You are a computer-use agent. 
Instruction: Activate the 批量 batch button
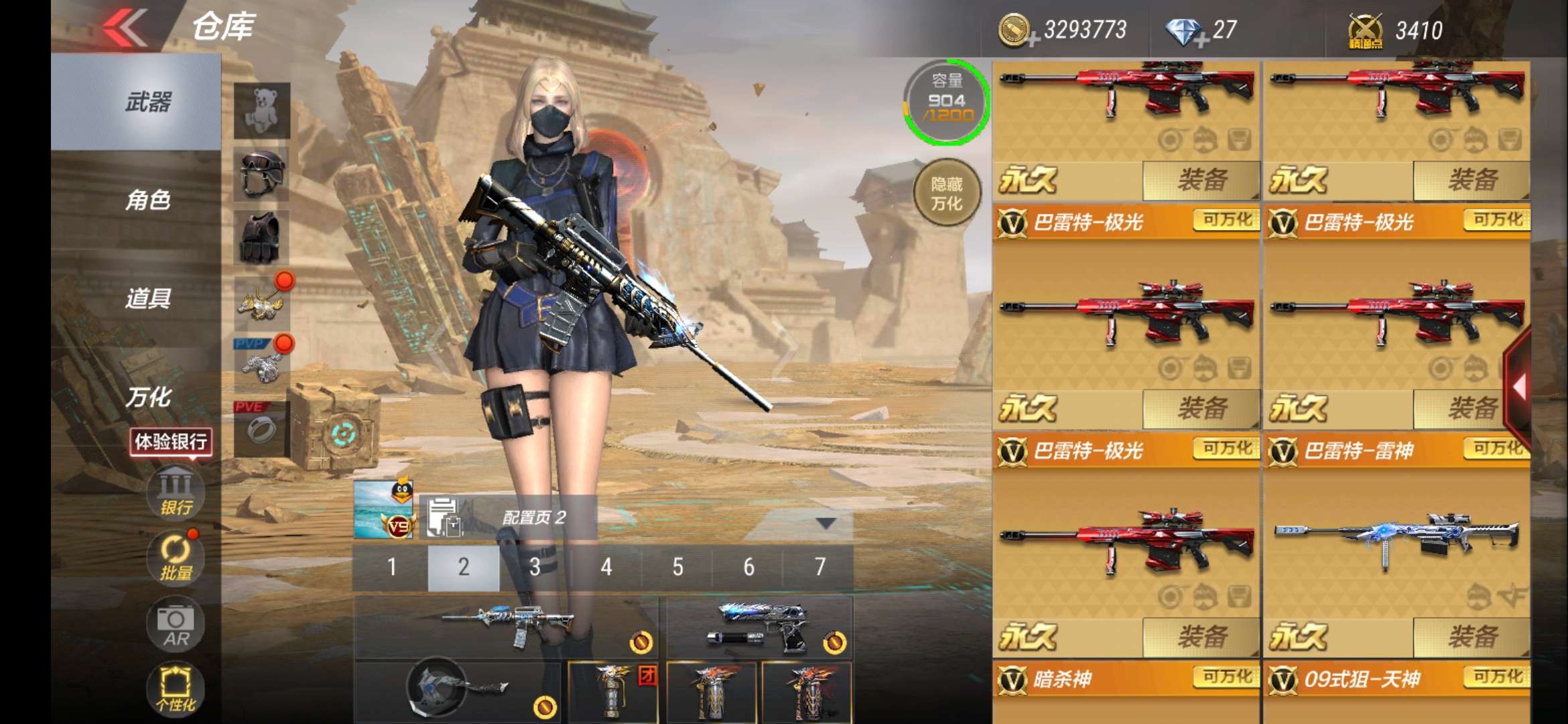(x=176, y=558)
